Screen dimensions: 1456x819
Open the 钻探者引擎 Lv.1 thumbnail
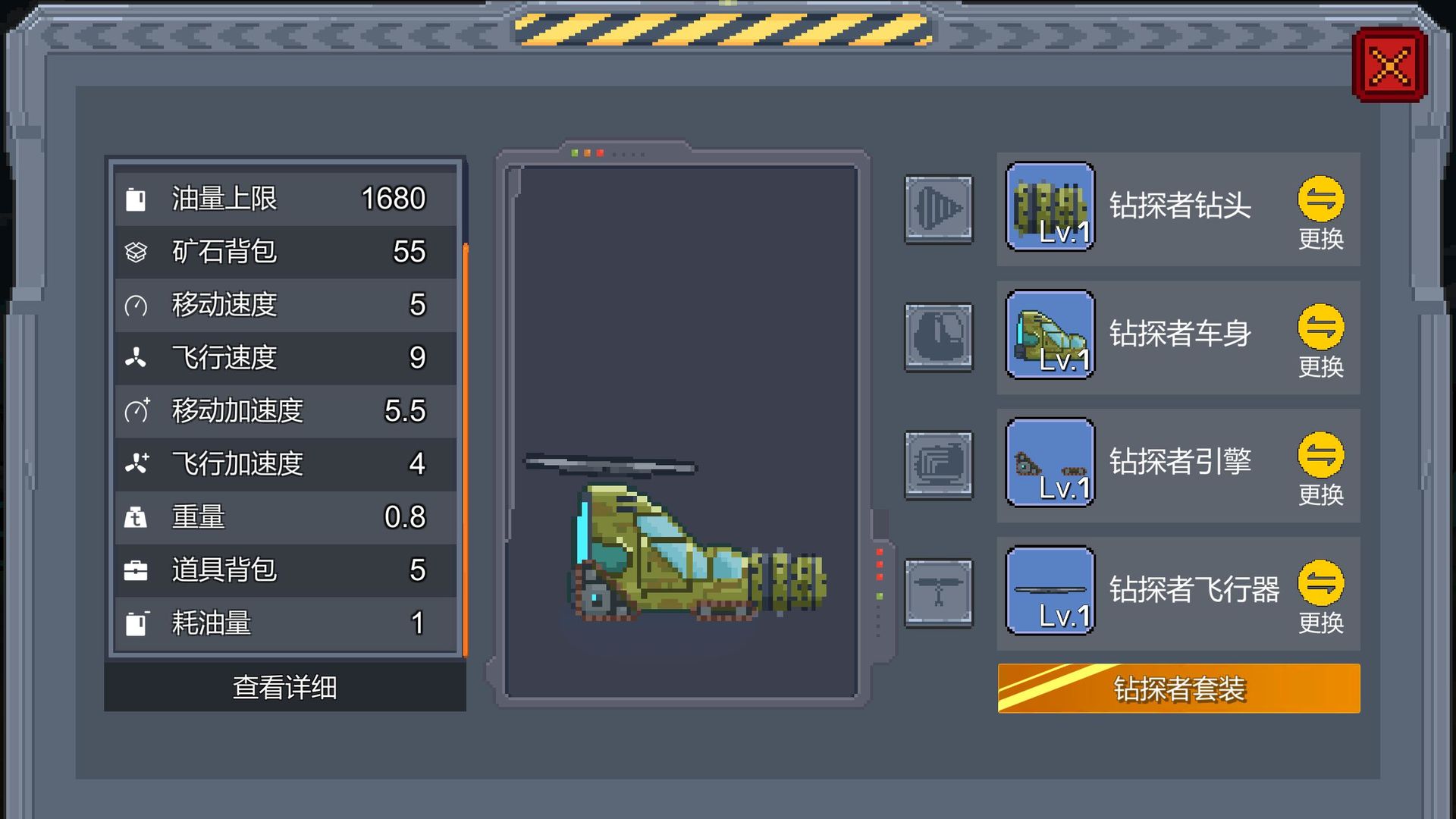pyautogui.click(x=1050, y=465)
